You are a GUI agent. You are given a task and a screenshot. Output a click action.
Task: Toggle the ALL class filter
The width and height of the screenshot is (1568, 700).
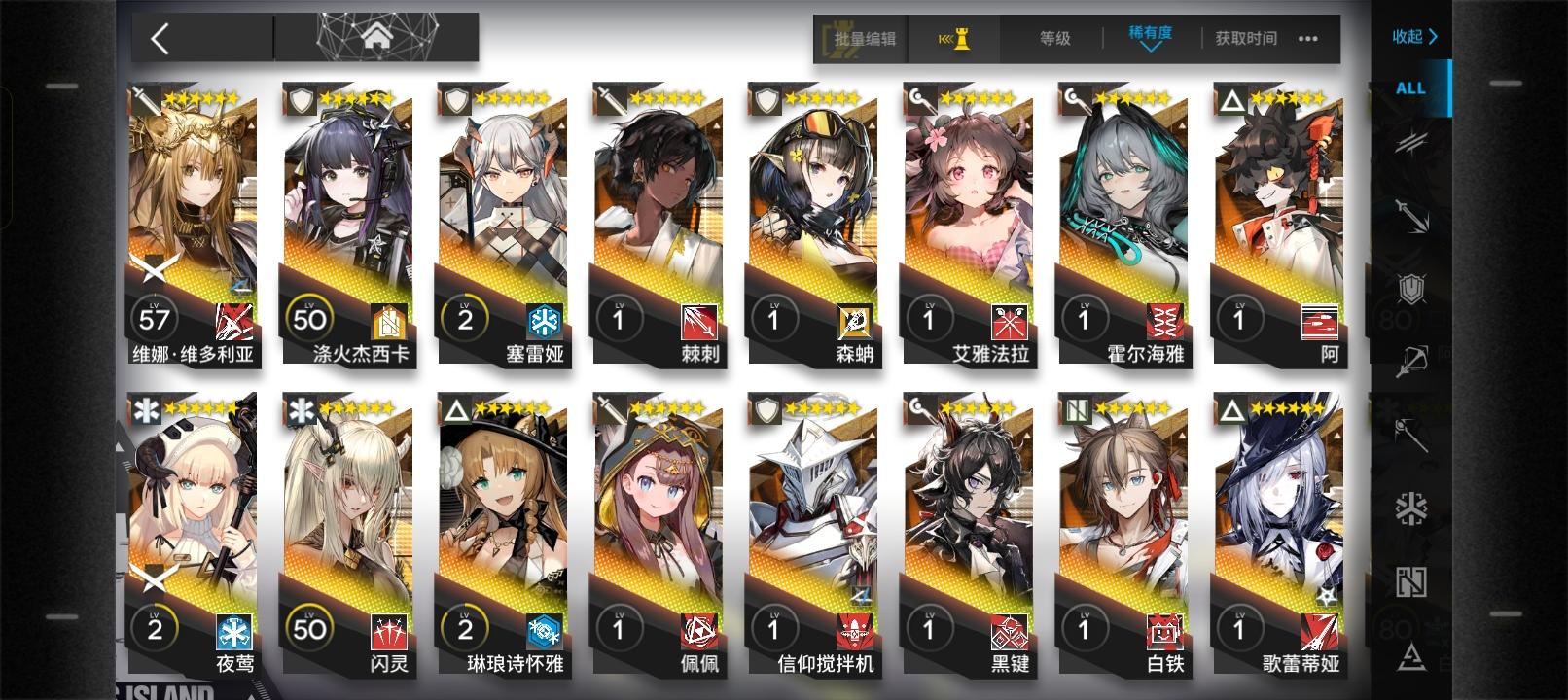coord(1409,88)
